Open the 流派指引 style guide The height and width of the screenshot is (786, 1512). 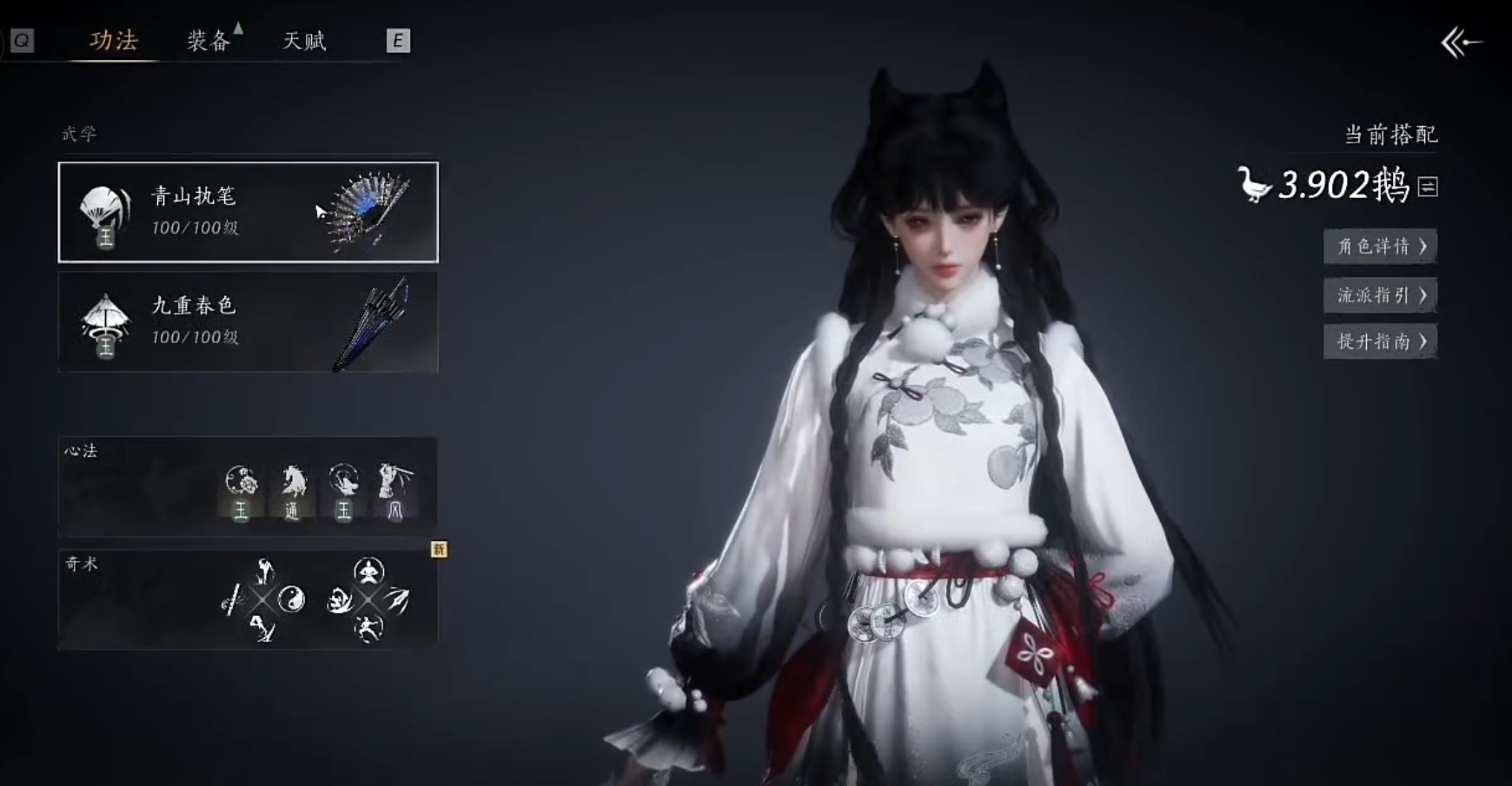point(1380,295)
